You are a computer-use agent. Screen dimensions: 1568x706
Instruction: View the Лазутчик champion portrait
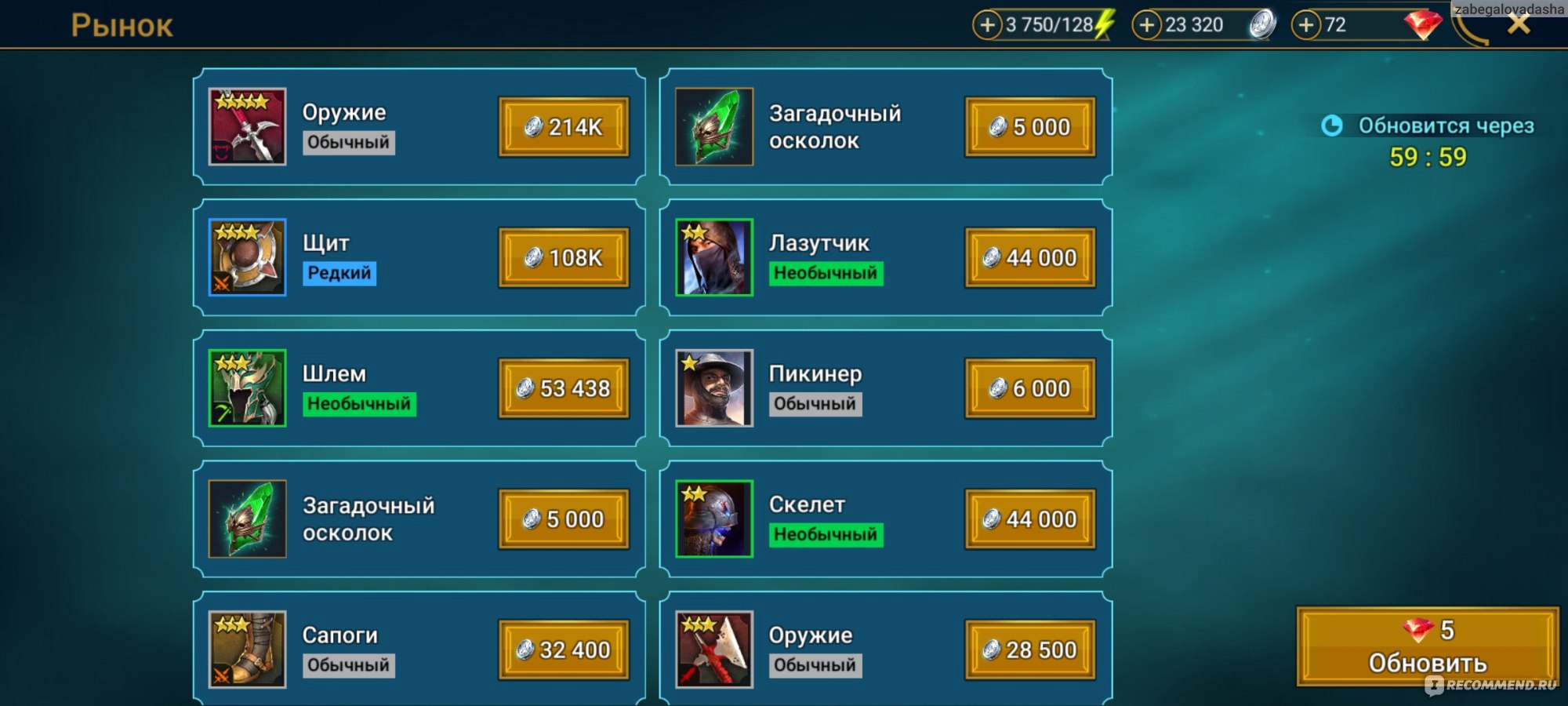(714, 257)
